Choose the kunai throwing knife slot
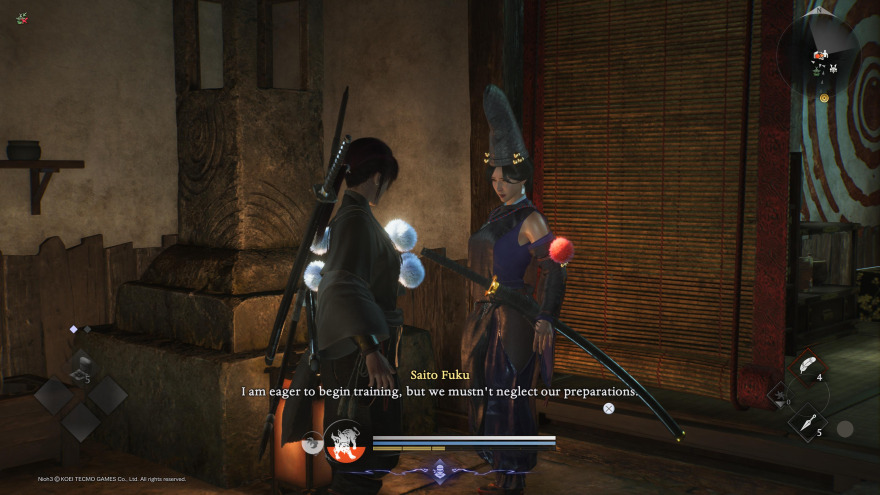 806,422
